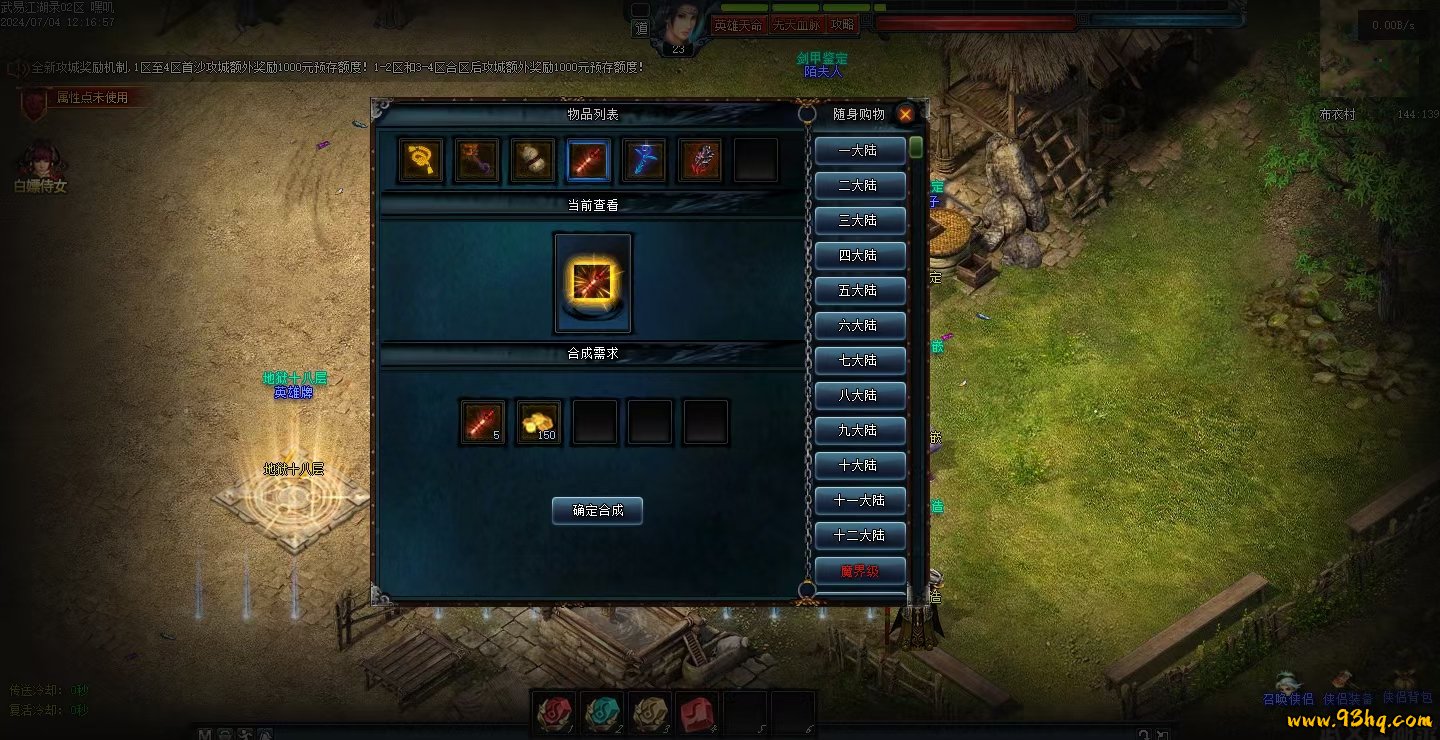Select the highlighted red staff item slot
This screenshot has width=1440, height=740.
click(588, 160)
